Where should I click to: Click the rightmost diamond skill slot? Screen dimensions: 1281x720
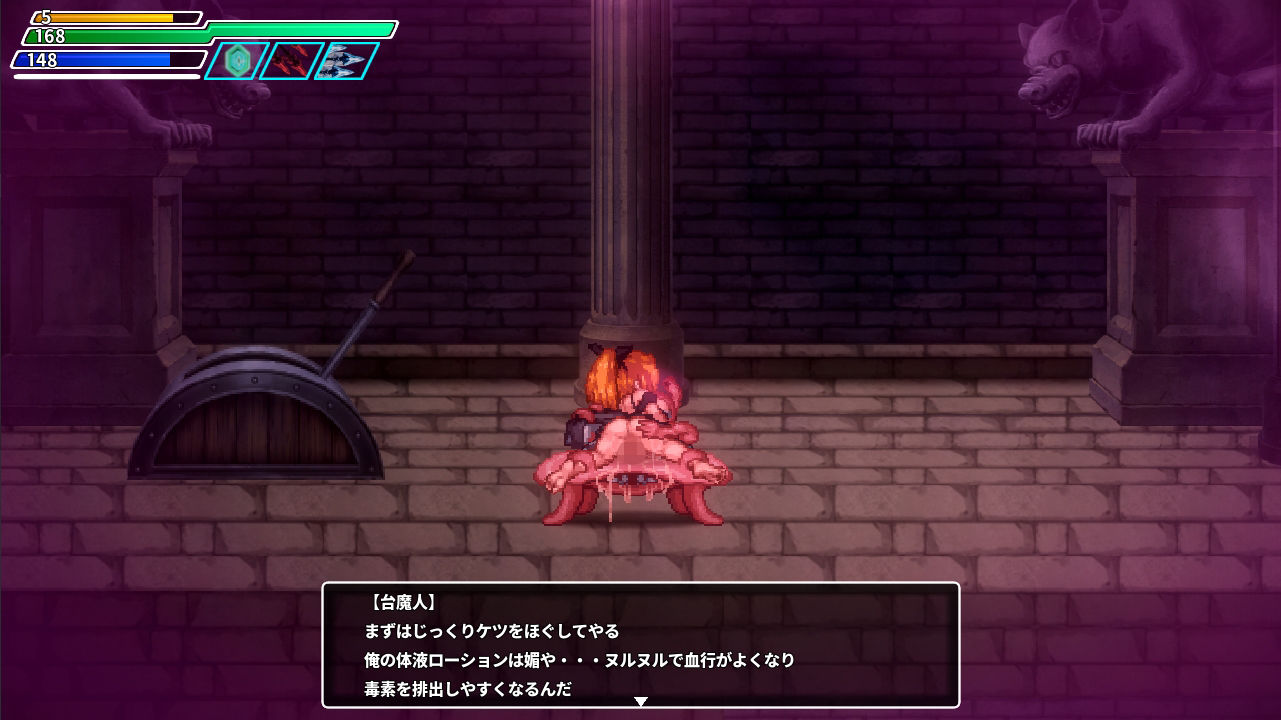340,58
